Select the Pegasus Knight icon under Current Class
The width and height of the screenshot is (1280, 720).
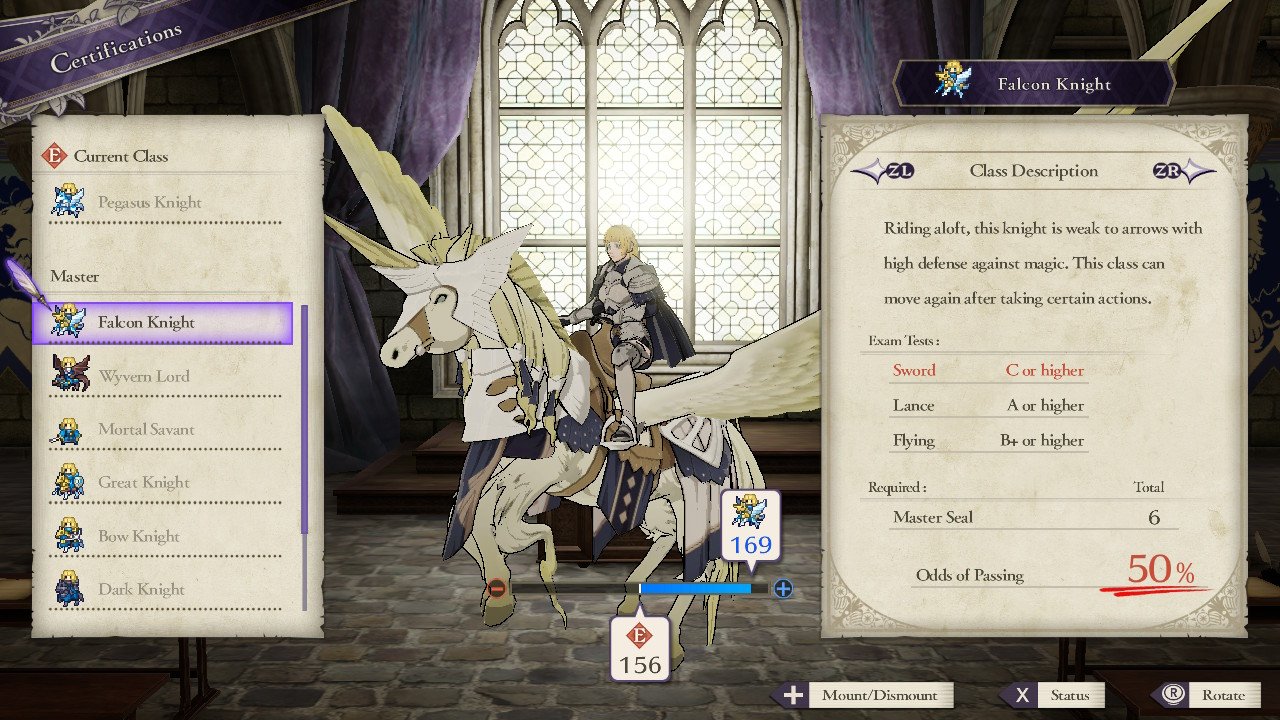(x=69, y=201)
